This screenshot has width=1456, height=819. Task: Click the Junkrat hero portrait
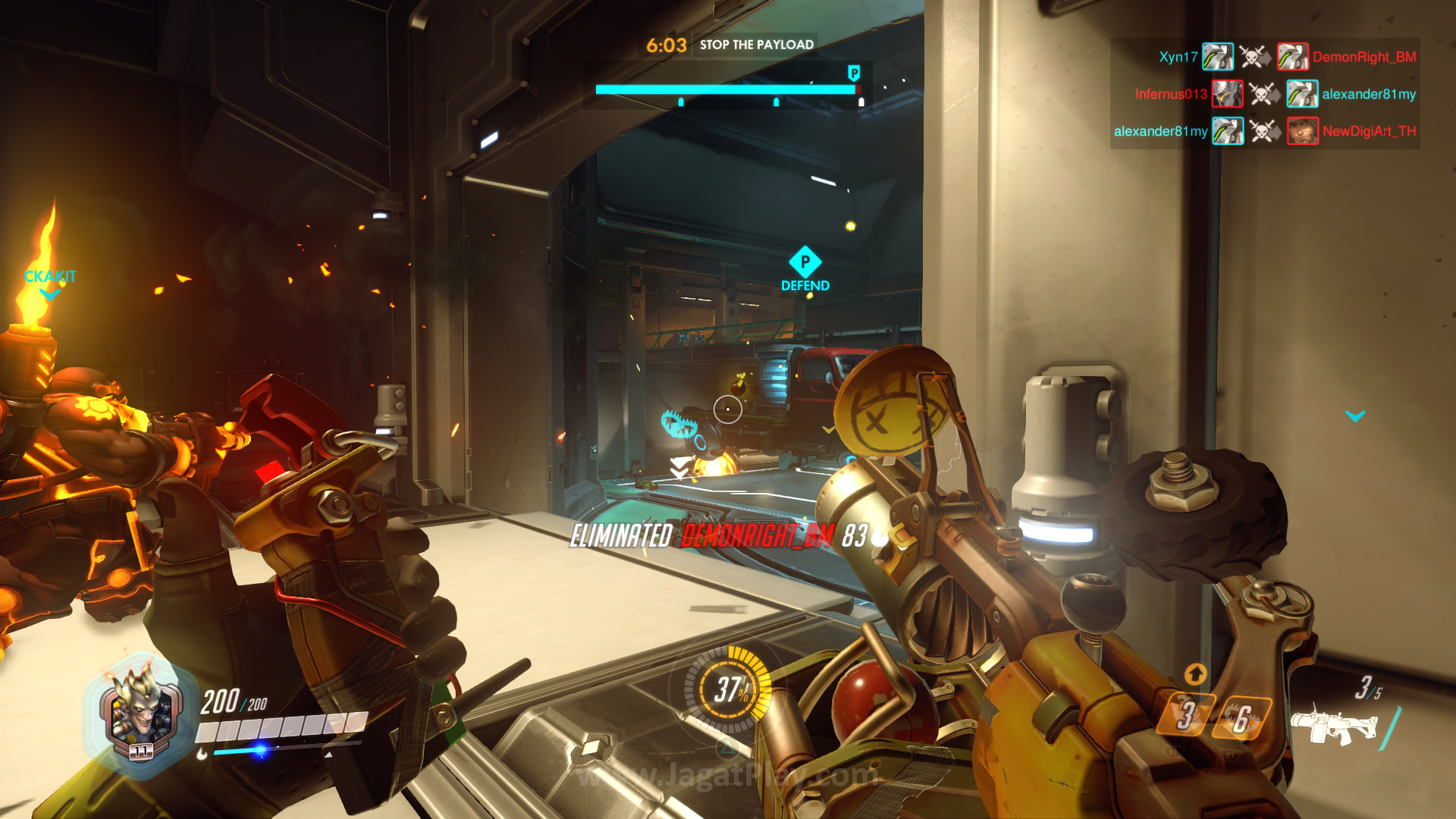pyautogui.click(x=140, y=713)
